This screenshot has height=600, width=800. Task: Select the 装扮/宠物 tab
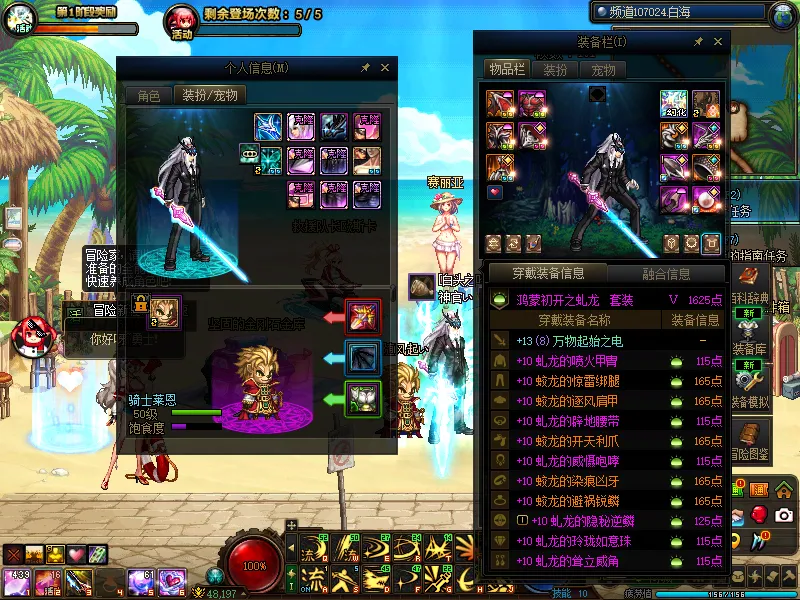click(209, 96)
